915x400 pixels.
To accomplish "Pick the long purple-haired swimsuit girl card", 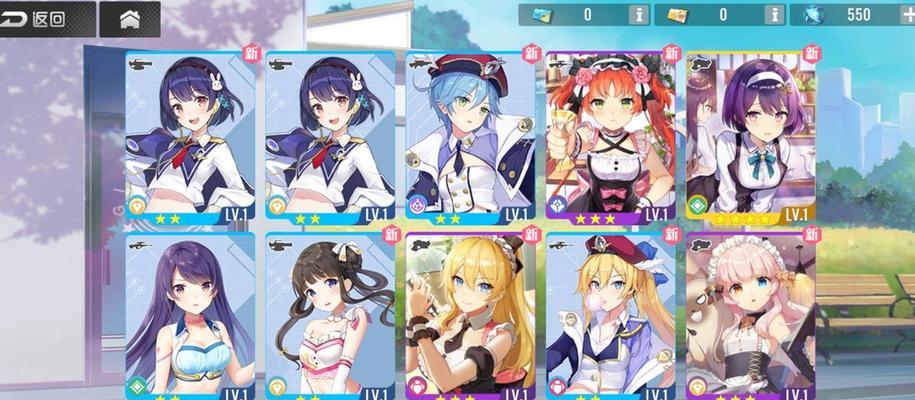I will 189,316.
